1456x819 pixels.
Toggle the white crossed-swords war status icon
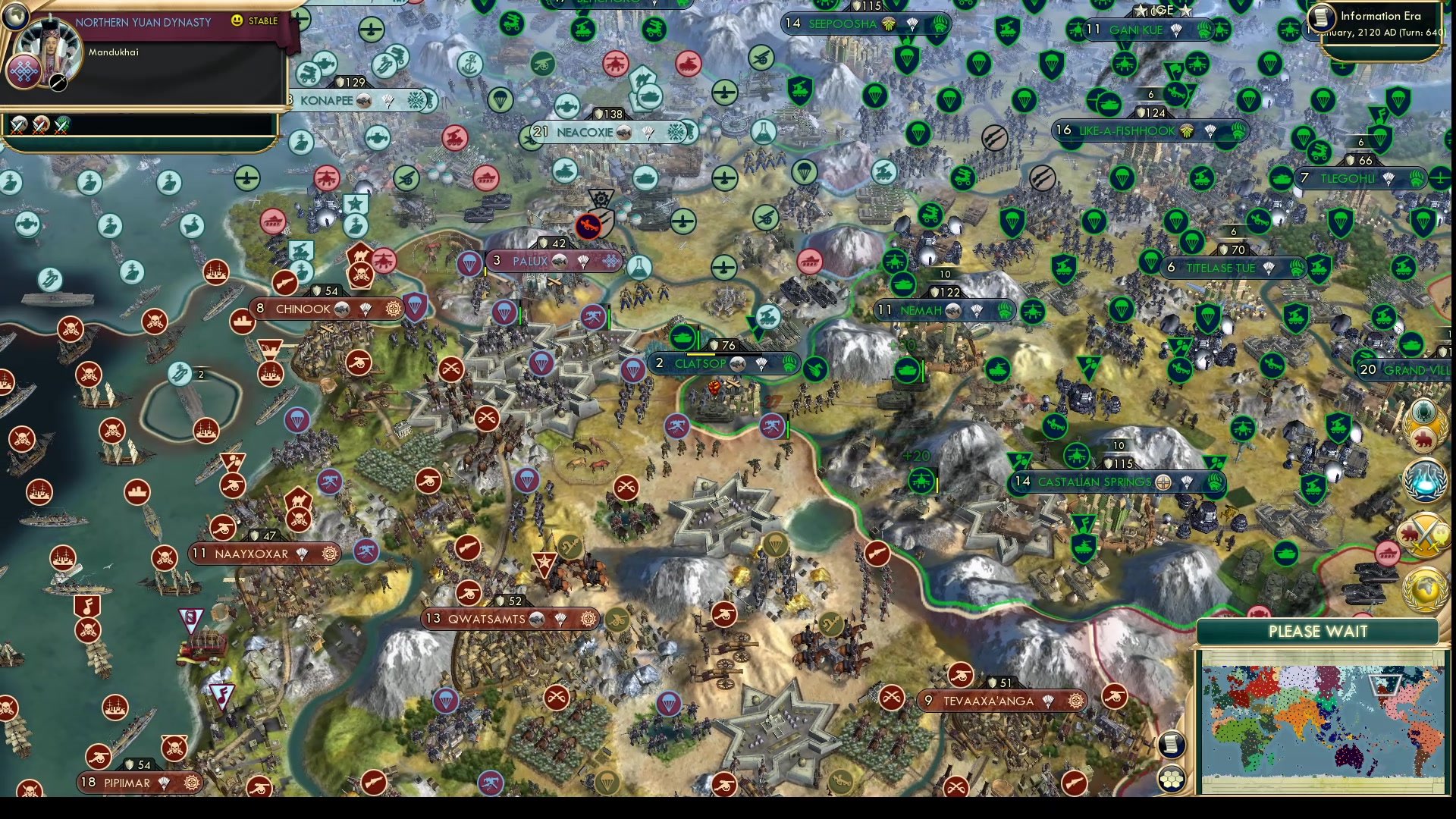[x=17, y=125]
